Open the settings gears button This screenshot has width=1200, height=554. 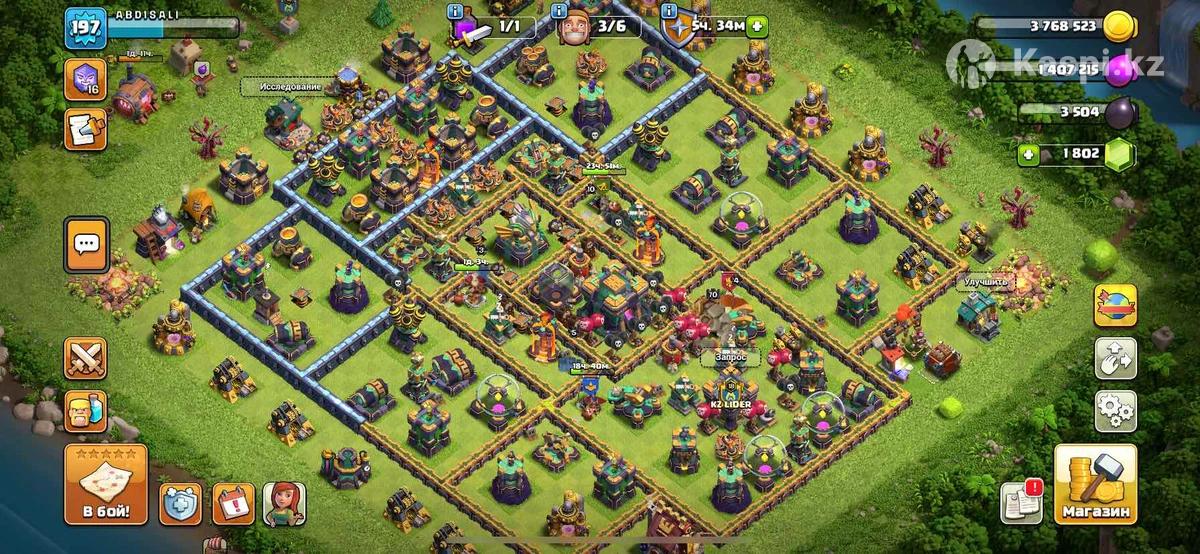click(1115, 410)
